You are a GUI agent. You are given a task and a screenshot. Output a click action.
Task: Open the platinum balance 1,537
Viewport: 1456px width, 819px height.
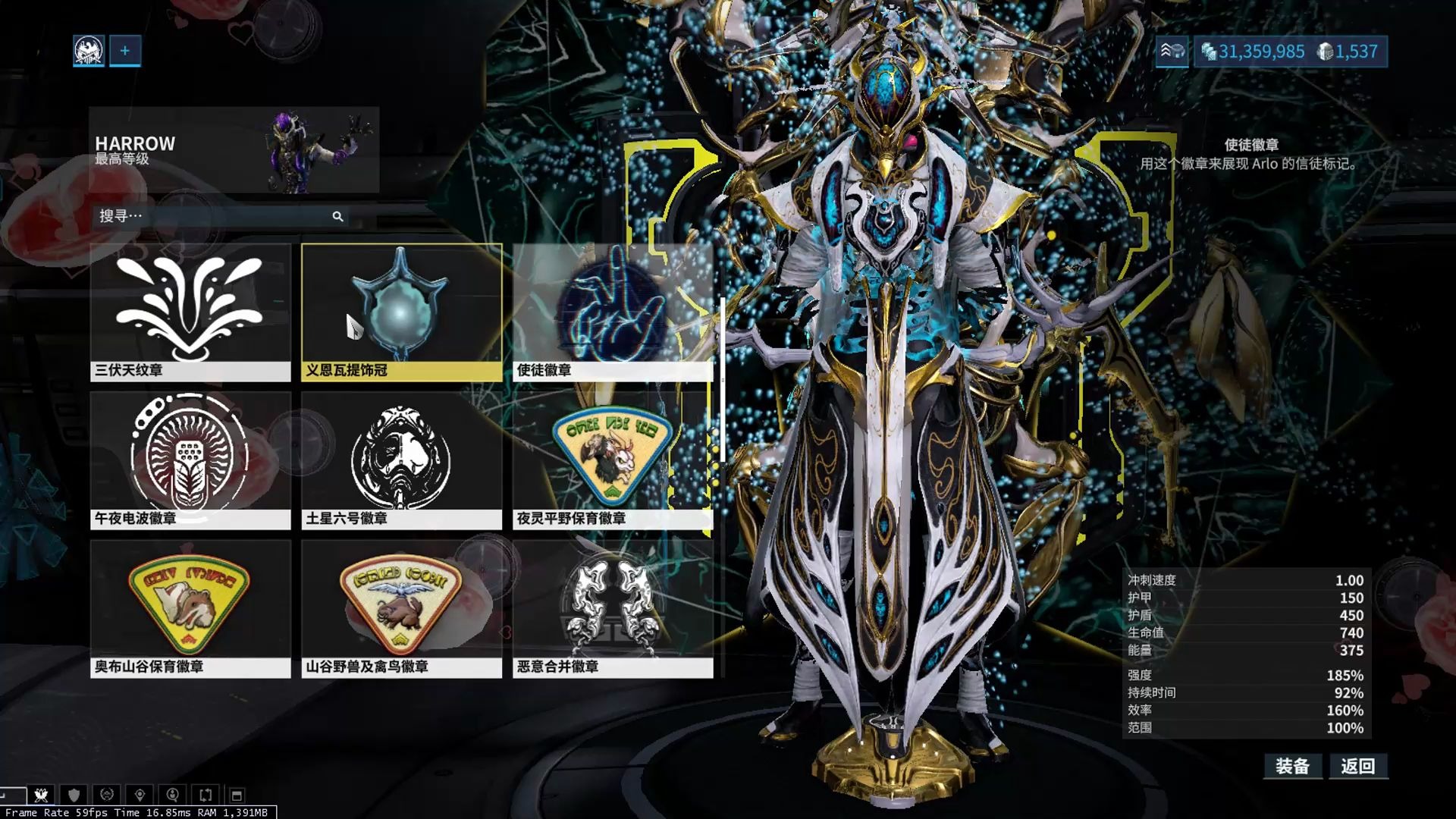pyautogui.click(x=1348, y=52)
